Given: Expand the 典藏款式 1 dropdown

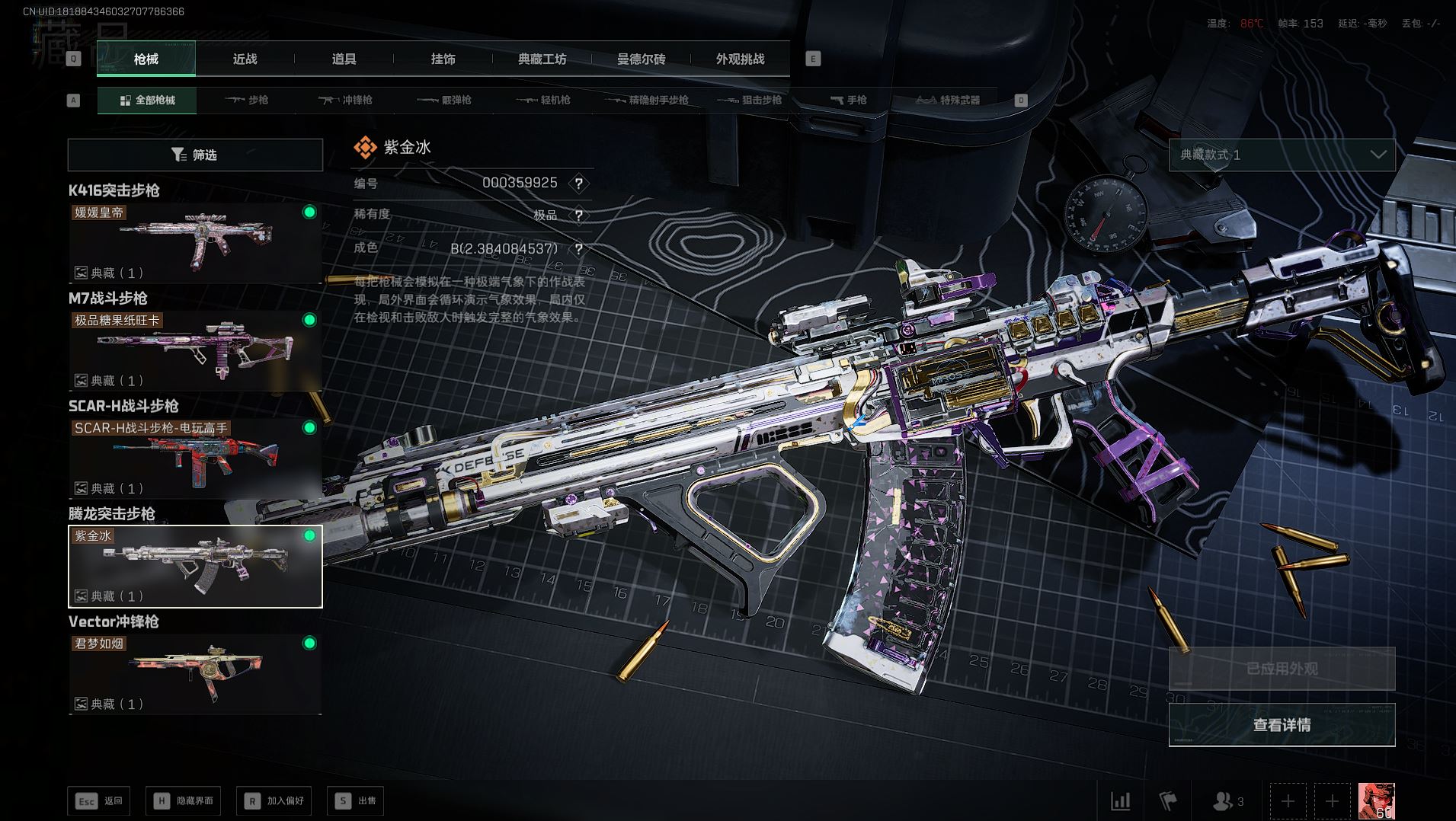Looking at the screenshot, I should [1282, 155].
